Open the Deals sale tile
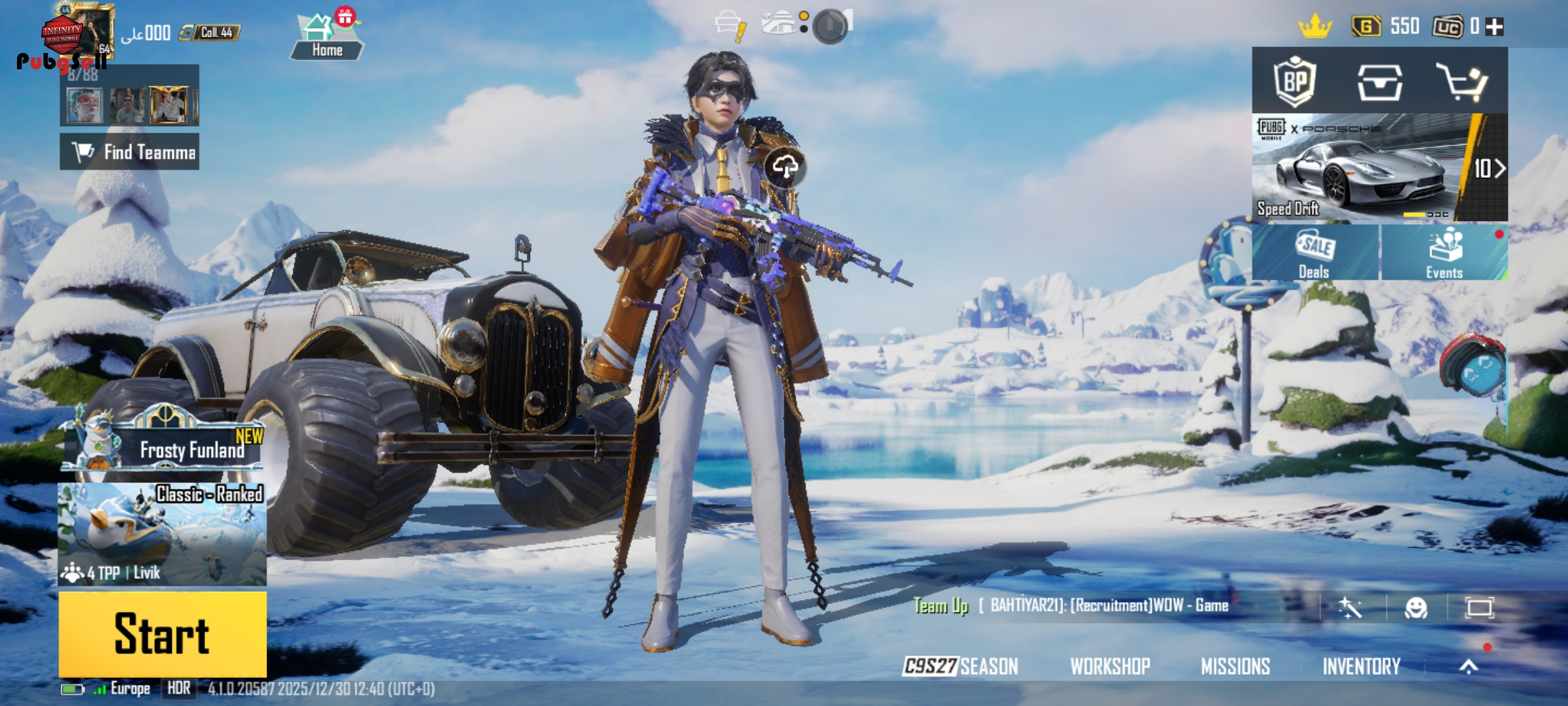This screenshot has height=706, width=1568. pyautogui.click(x=1315, y=252)
